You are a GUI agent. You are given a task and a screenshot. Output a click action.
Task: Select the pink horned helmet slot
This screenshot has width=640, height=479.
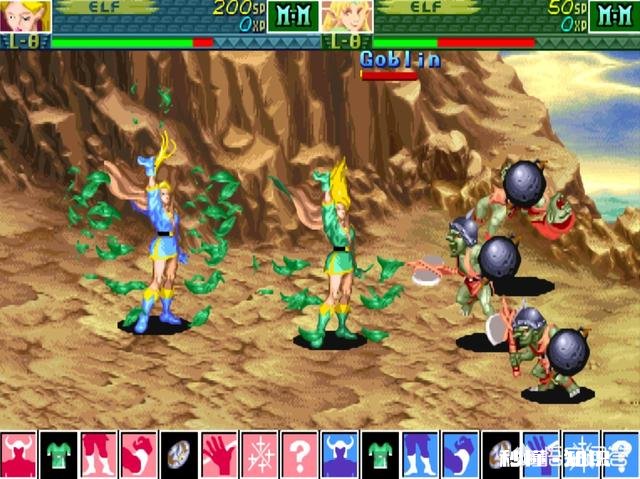19,455
